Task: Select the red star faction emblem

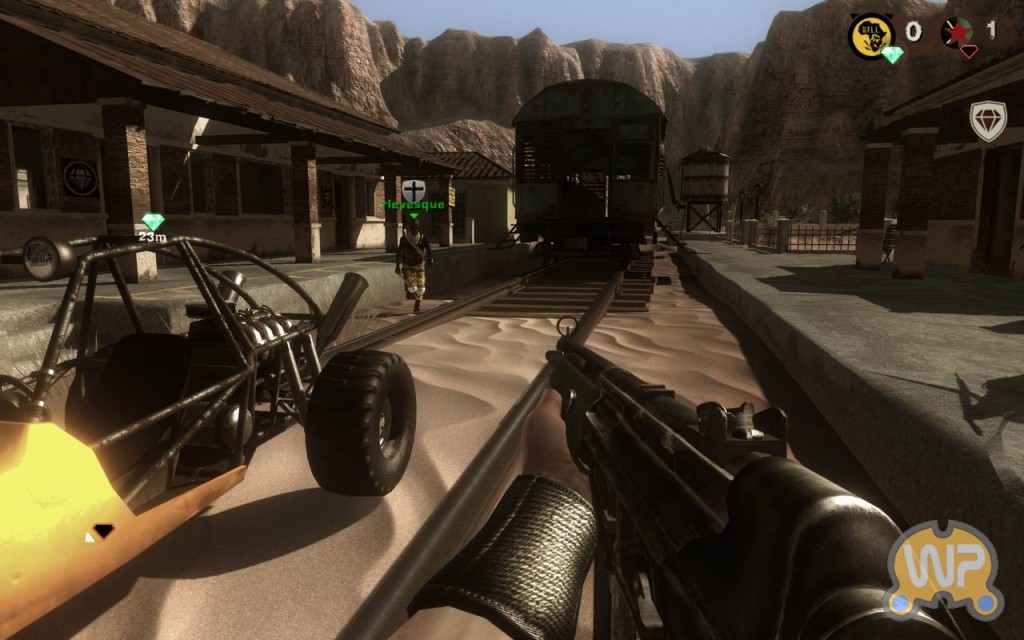Action: (x=957, y=32)
